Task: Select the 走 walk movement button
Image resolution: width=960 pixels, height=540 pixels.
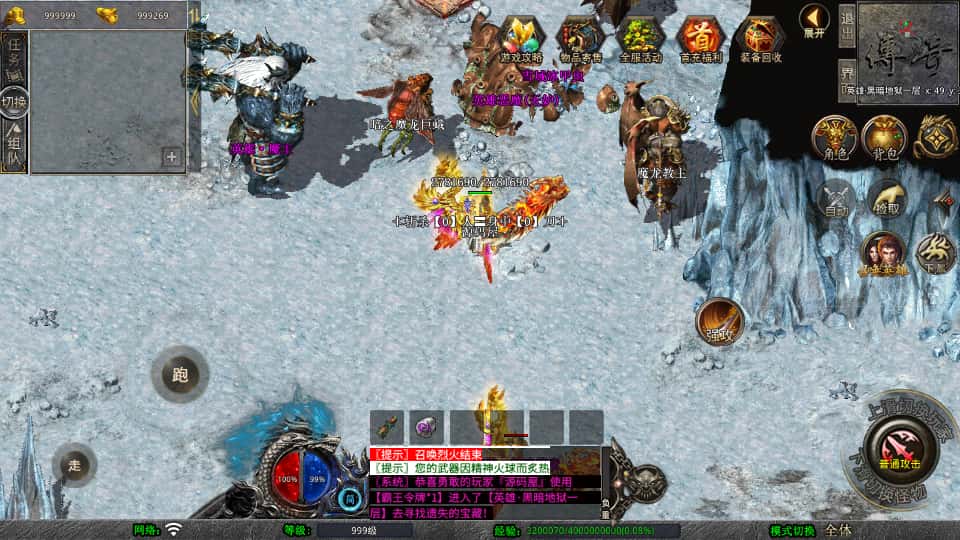Action: click(x=75, y=465)
